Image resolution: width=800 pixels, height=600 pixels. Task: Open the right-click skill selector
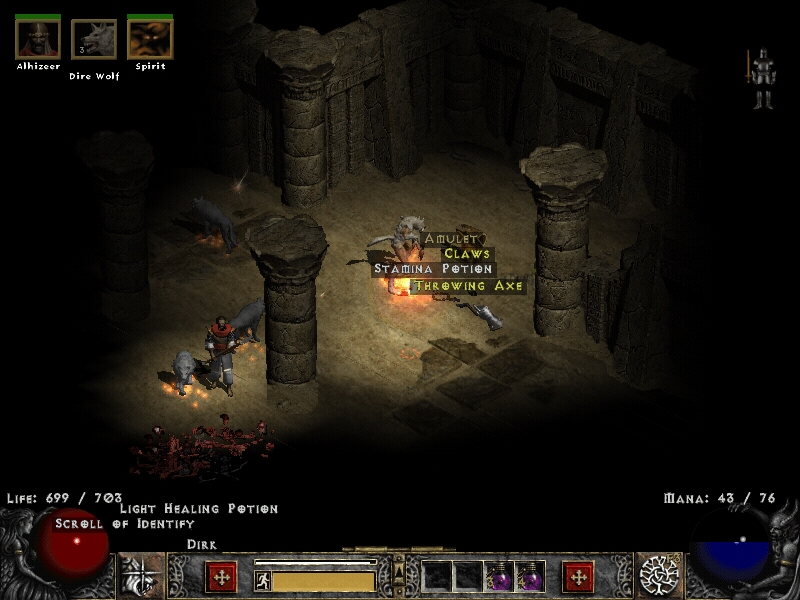point(660,577)
